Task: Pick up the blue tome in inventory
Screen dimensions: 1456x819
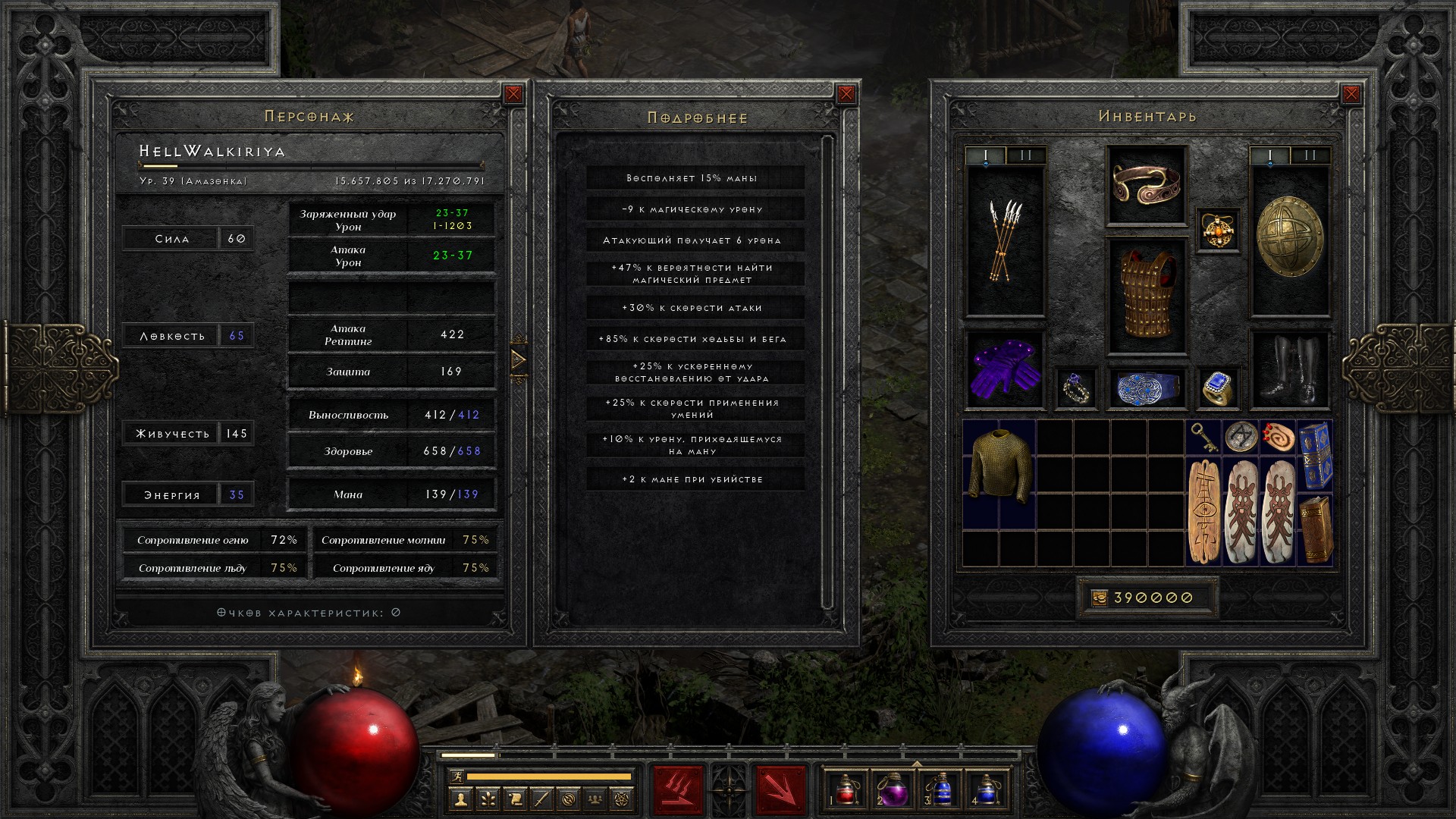Action: (x=1315, y=455)
